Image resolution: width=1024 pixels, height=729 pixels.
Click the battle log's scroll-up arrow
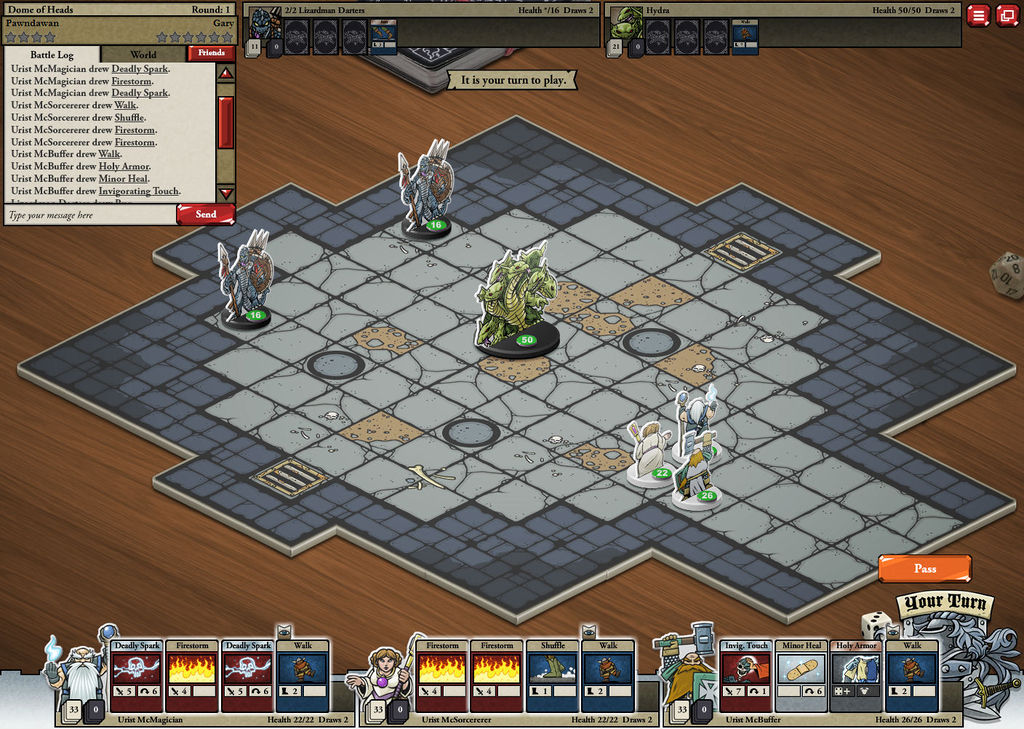[226, 73]
